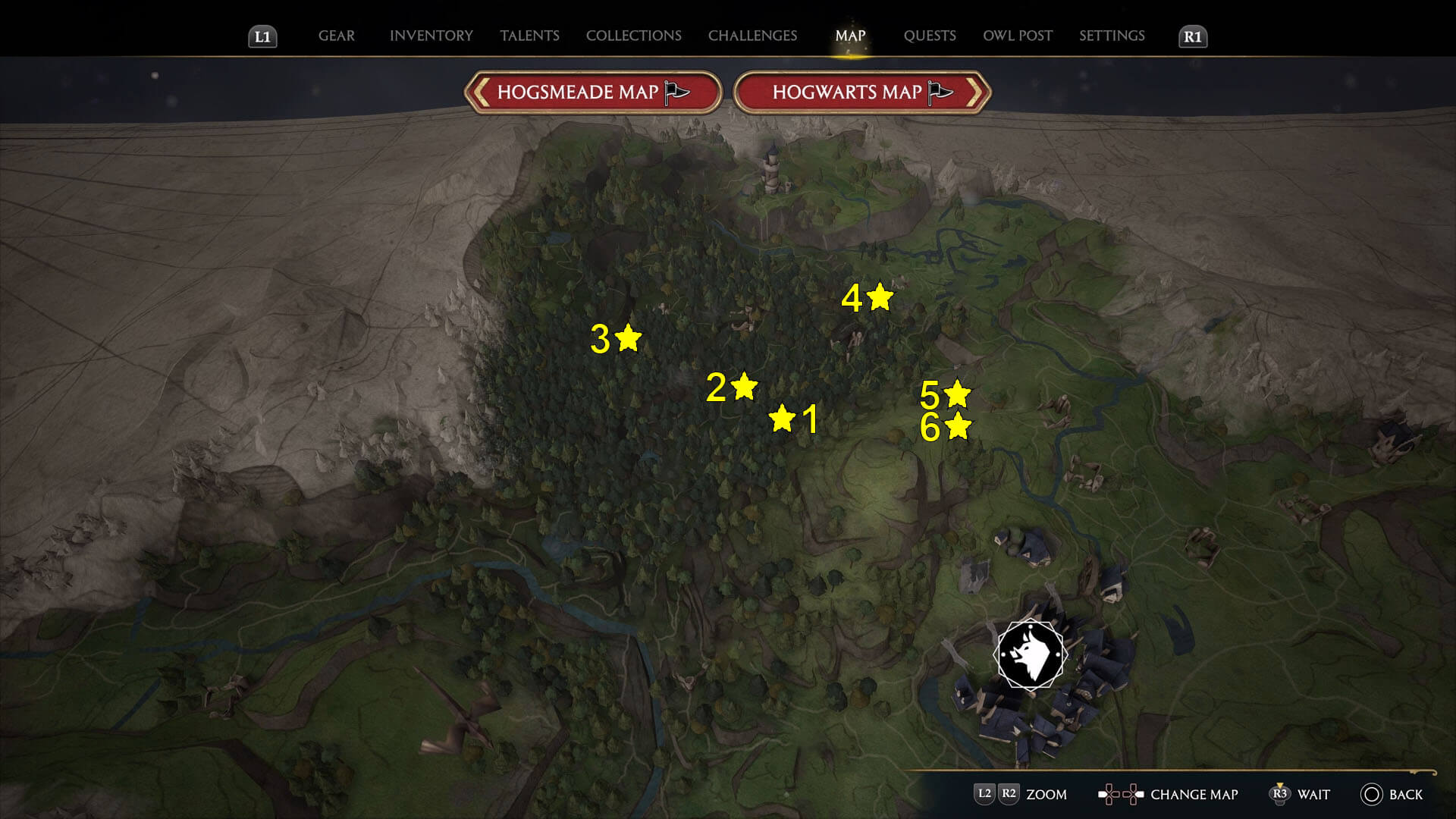Show the Collections tab
Viewport: 1456px width, 819px height.
click(633, 36)
